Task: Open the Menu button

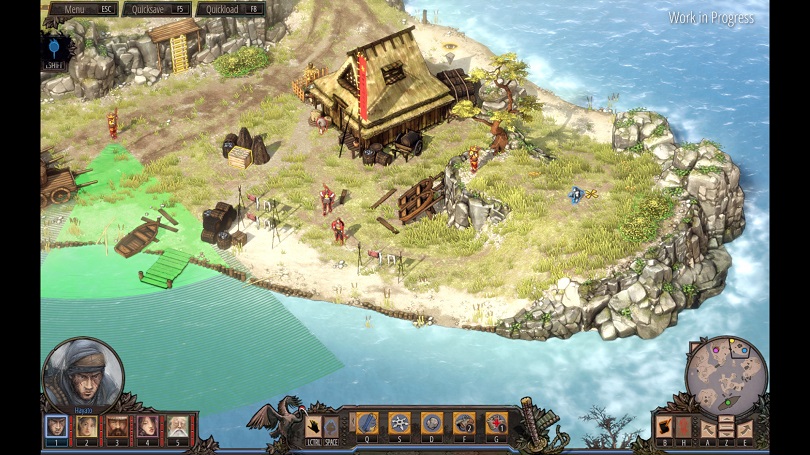Action: click(80, 9)
